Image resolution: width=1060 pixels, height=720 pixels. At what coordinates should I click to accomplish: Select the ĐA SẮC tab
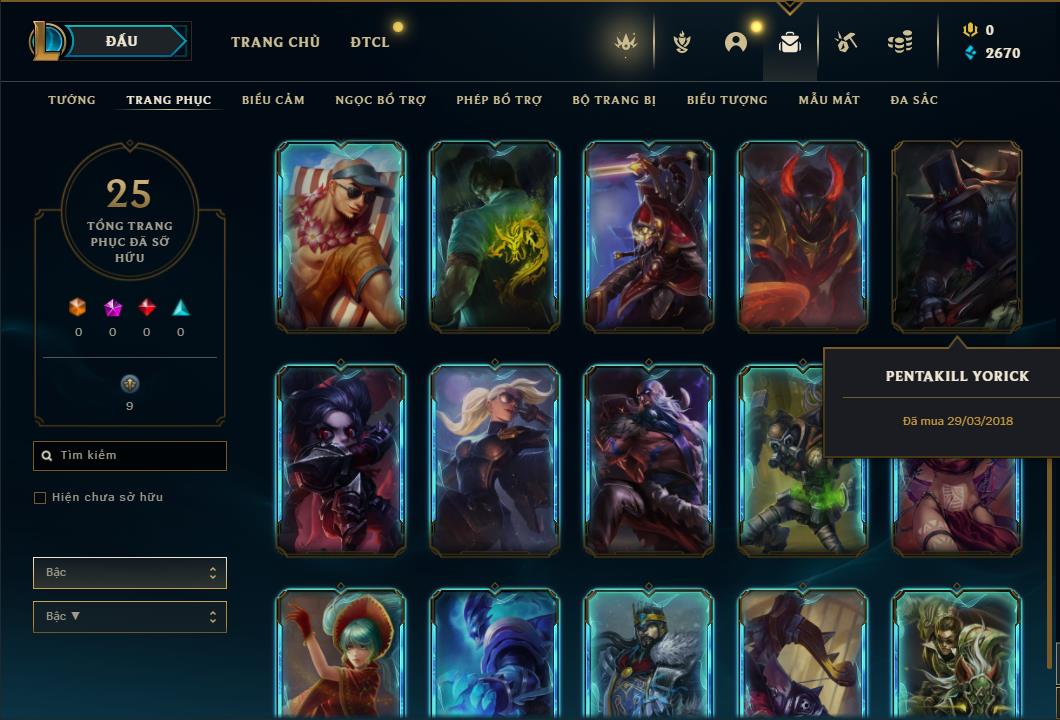pyautogui.click(x=914, y=100)
